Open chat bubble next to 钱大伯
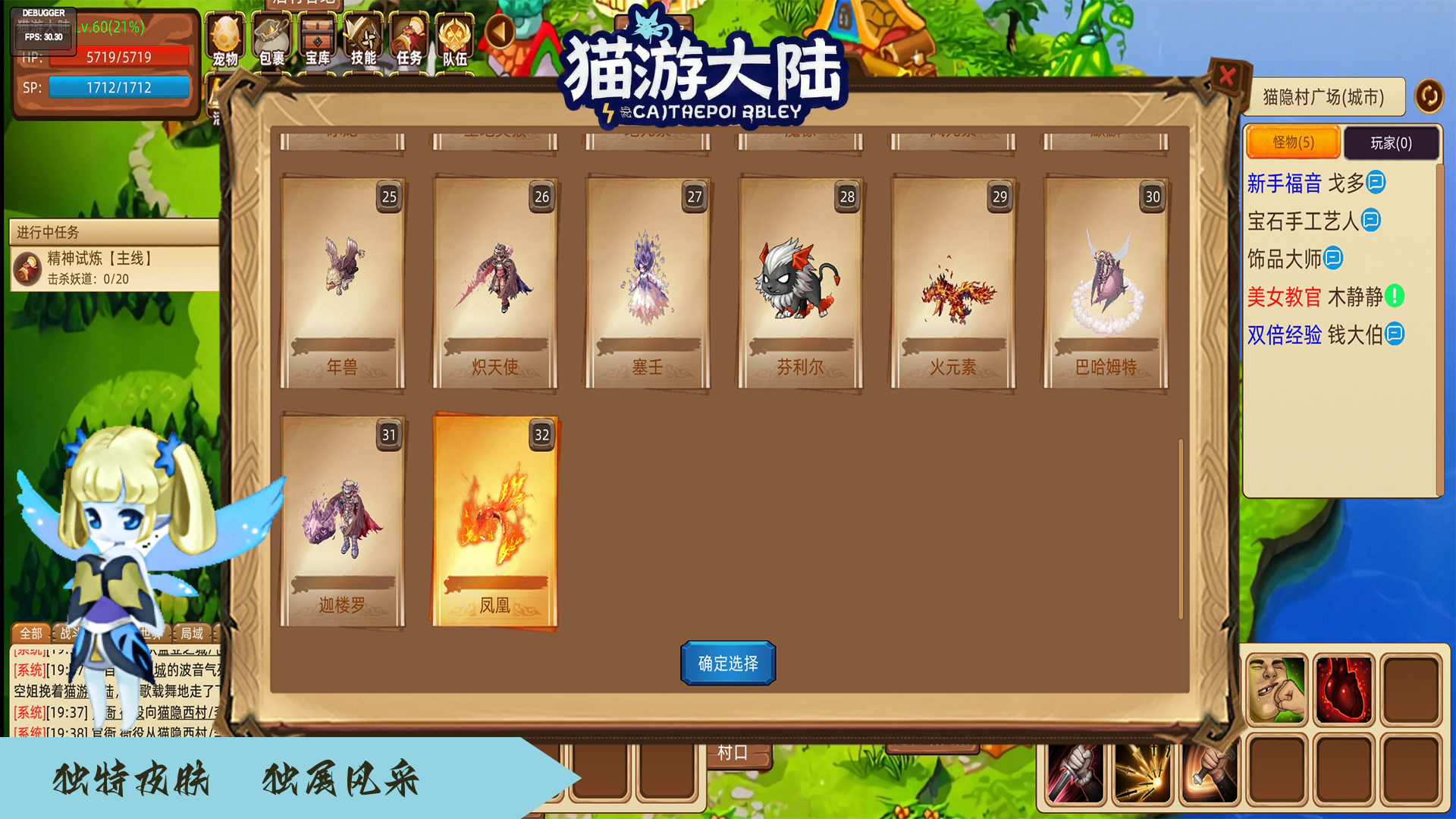The image size is (1456, 819). pyautogui.click(x=1394, y=334)
